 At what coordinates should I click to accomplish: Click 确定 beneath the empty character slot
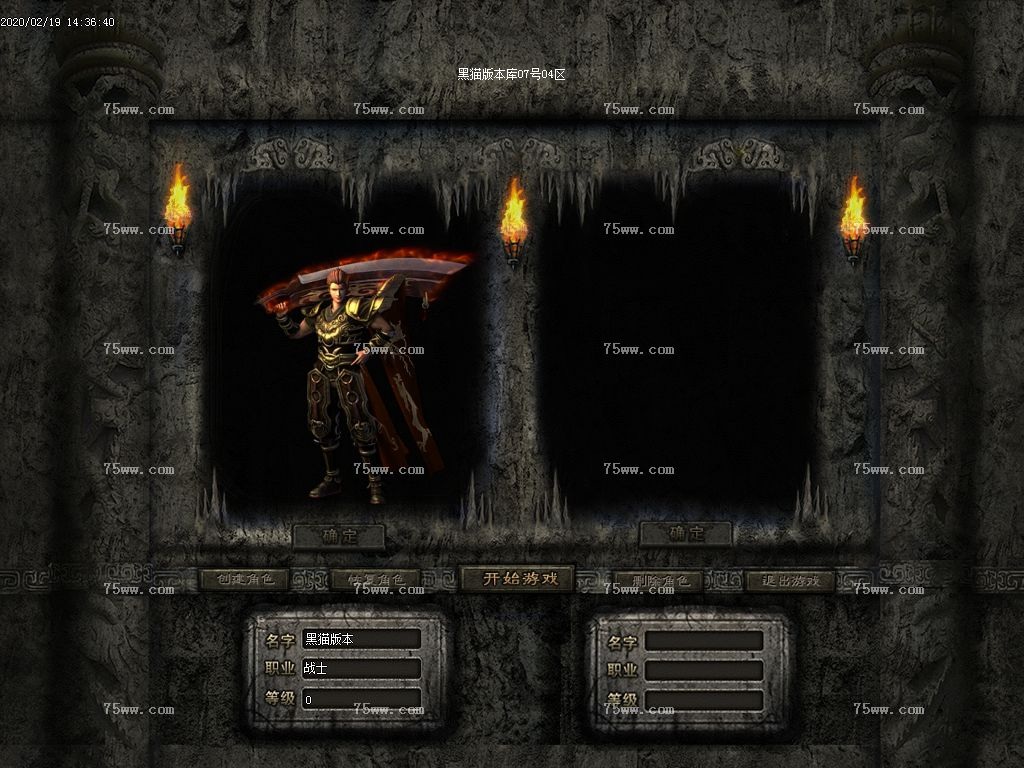[685, 534]
